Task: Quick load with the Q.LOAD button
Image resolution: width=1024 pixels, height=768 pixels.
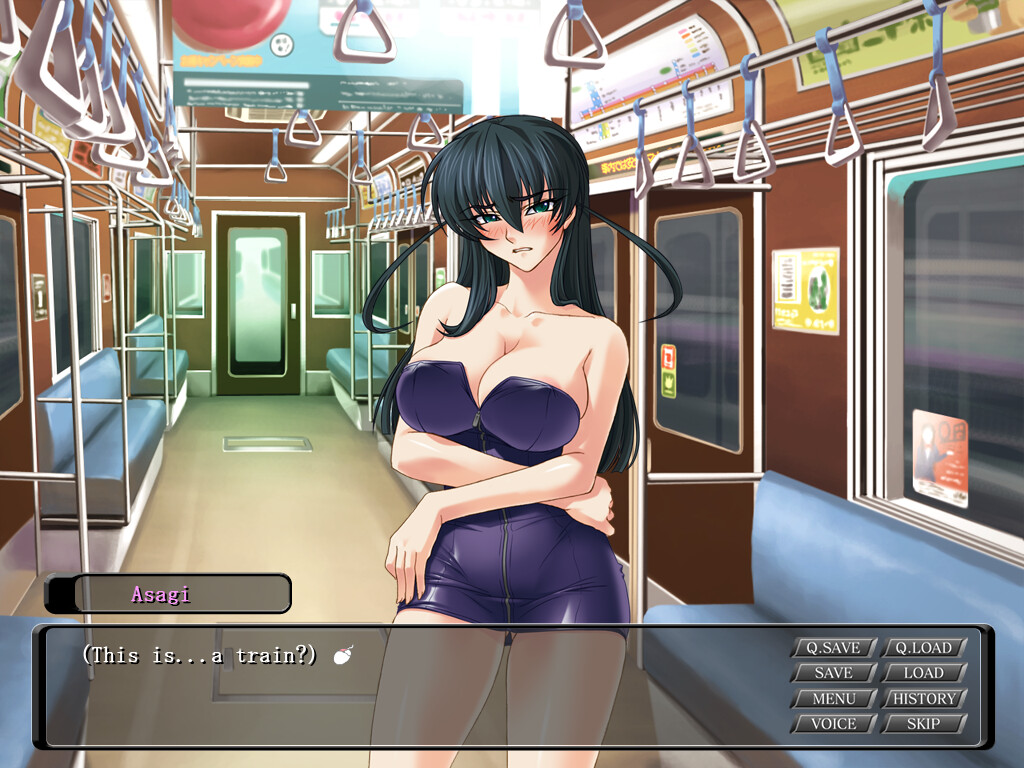Action: 924,648
